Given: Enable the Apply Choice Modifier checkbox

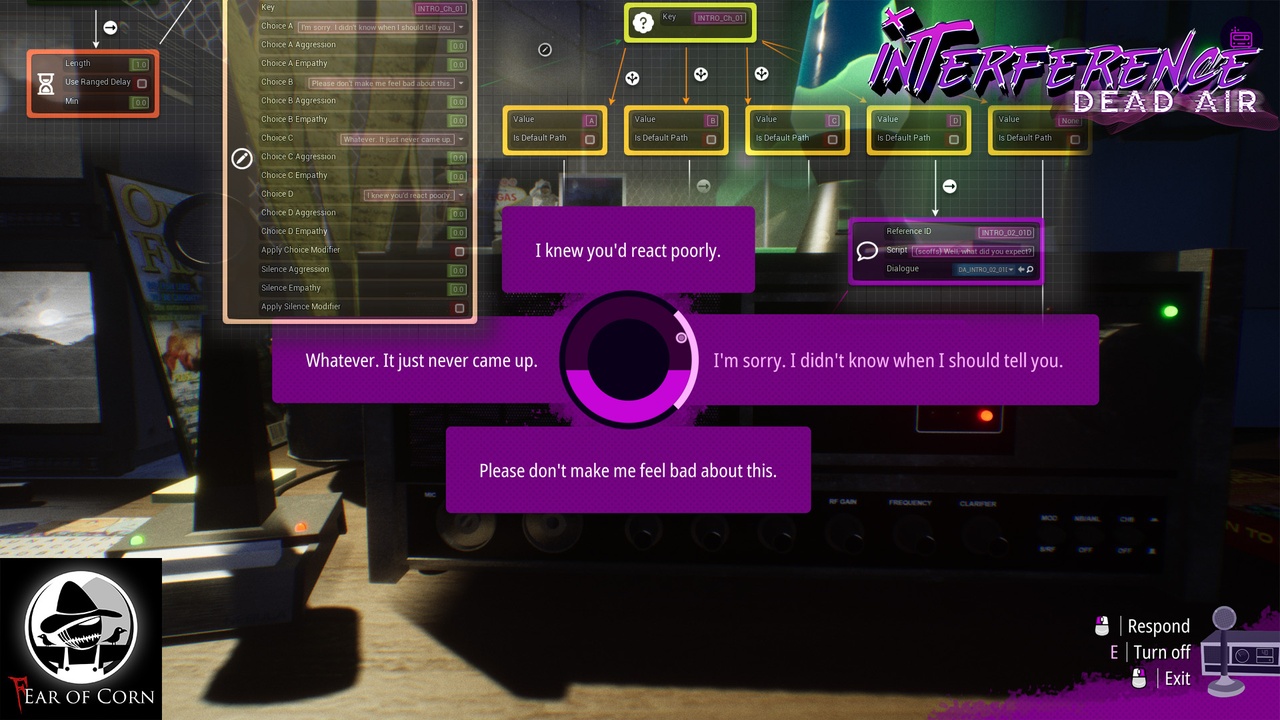Looking at the screenshot, I should coord(459,251).
